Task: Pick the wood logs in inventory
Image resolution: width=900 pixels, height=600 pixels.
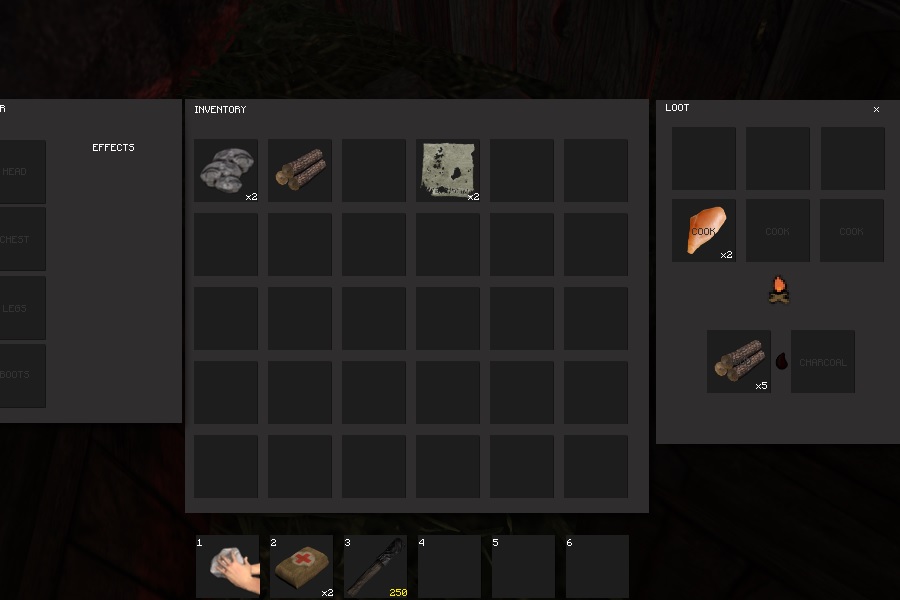Action: tap(300, 170)
